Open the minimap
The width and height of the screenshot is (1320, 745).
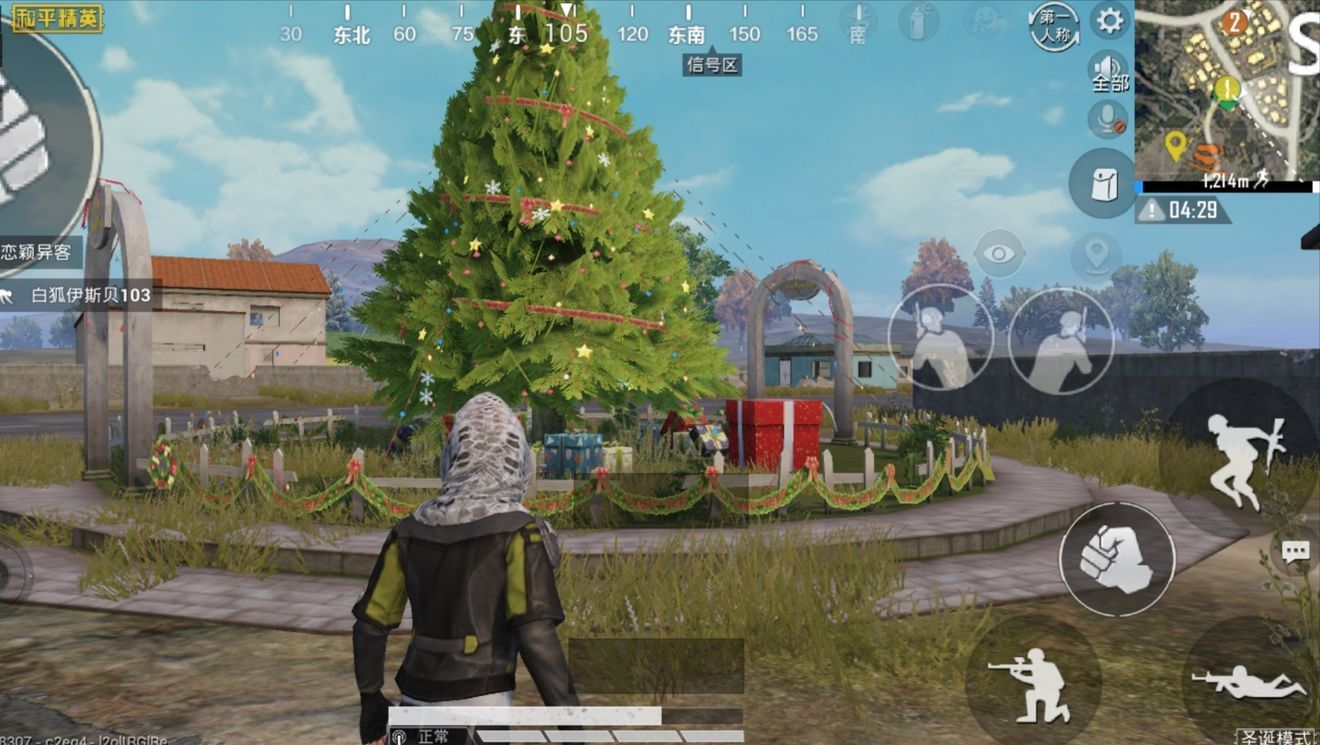[x=1226, y=90]
